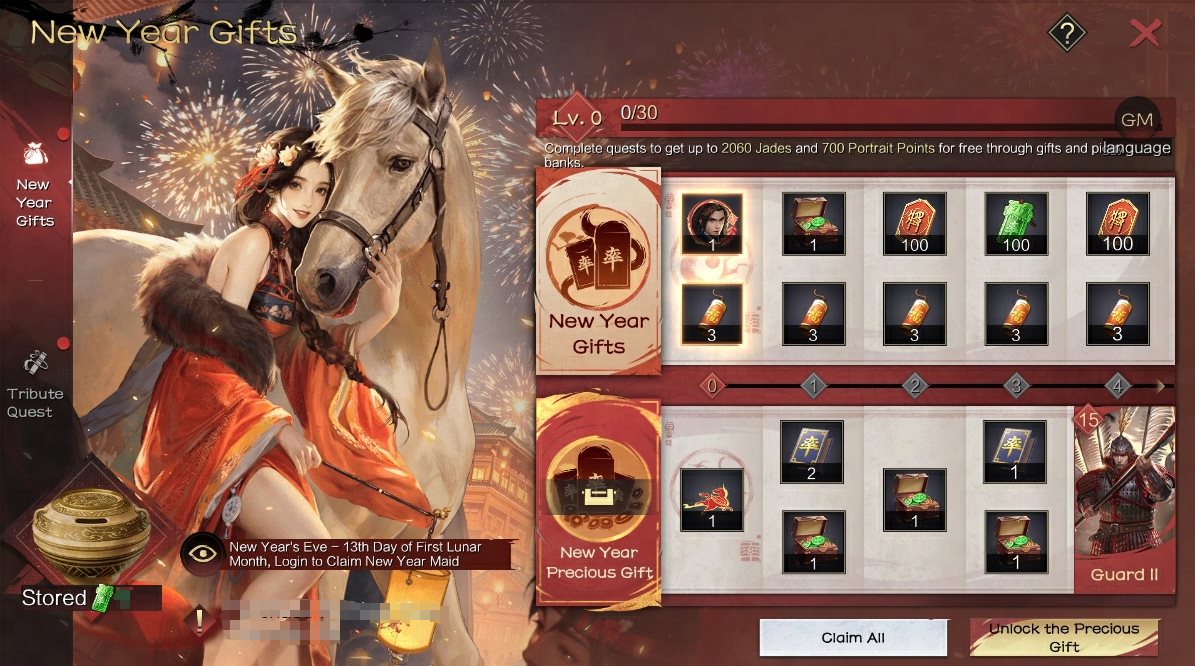Advance the level track with right arrow
Screen dimensions: 1195x666
1160,385
